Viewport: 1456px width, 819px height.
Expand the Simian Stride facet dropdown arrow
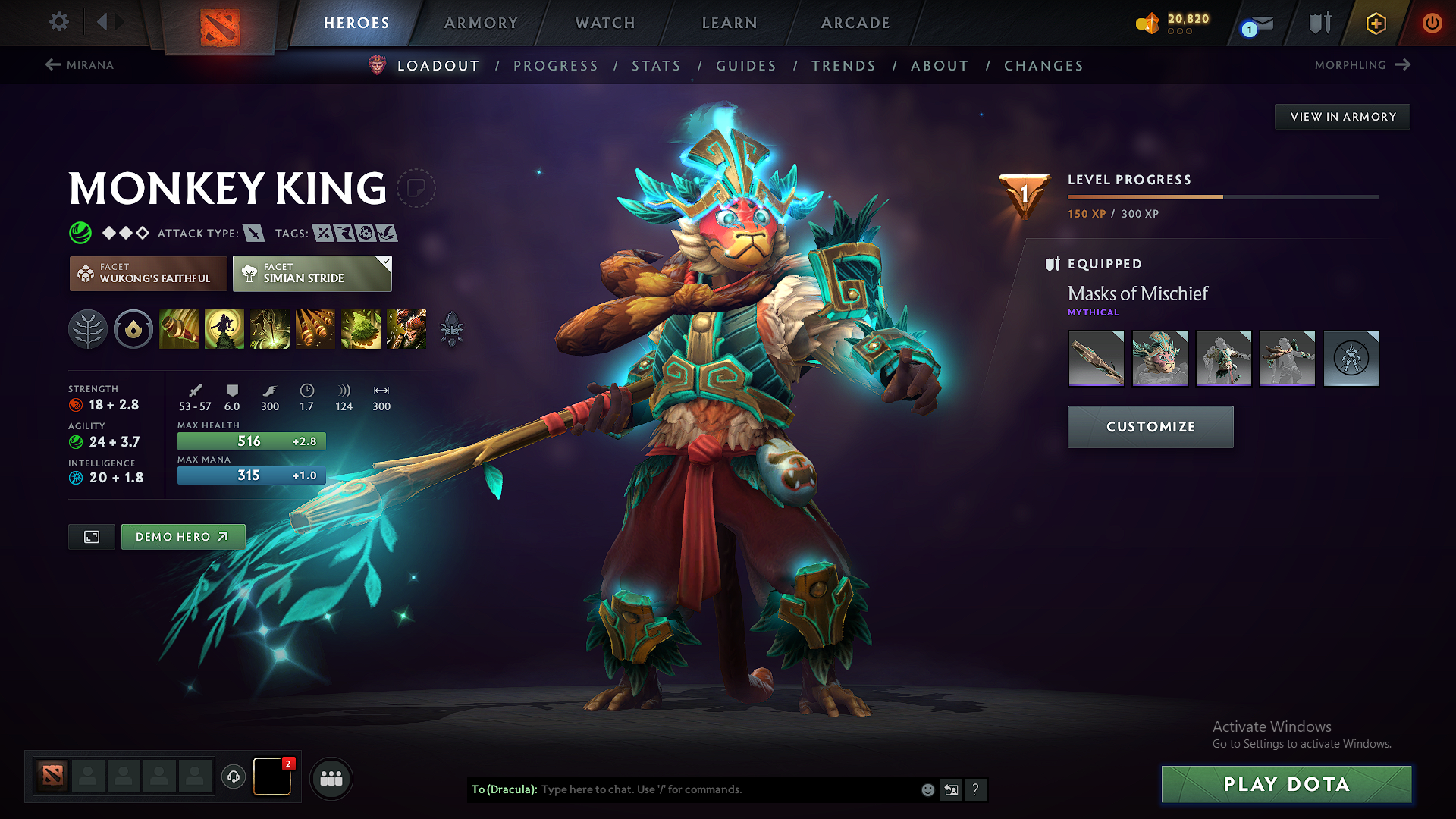pyautogui.click(x=387, y=264)
